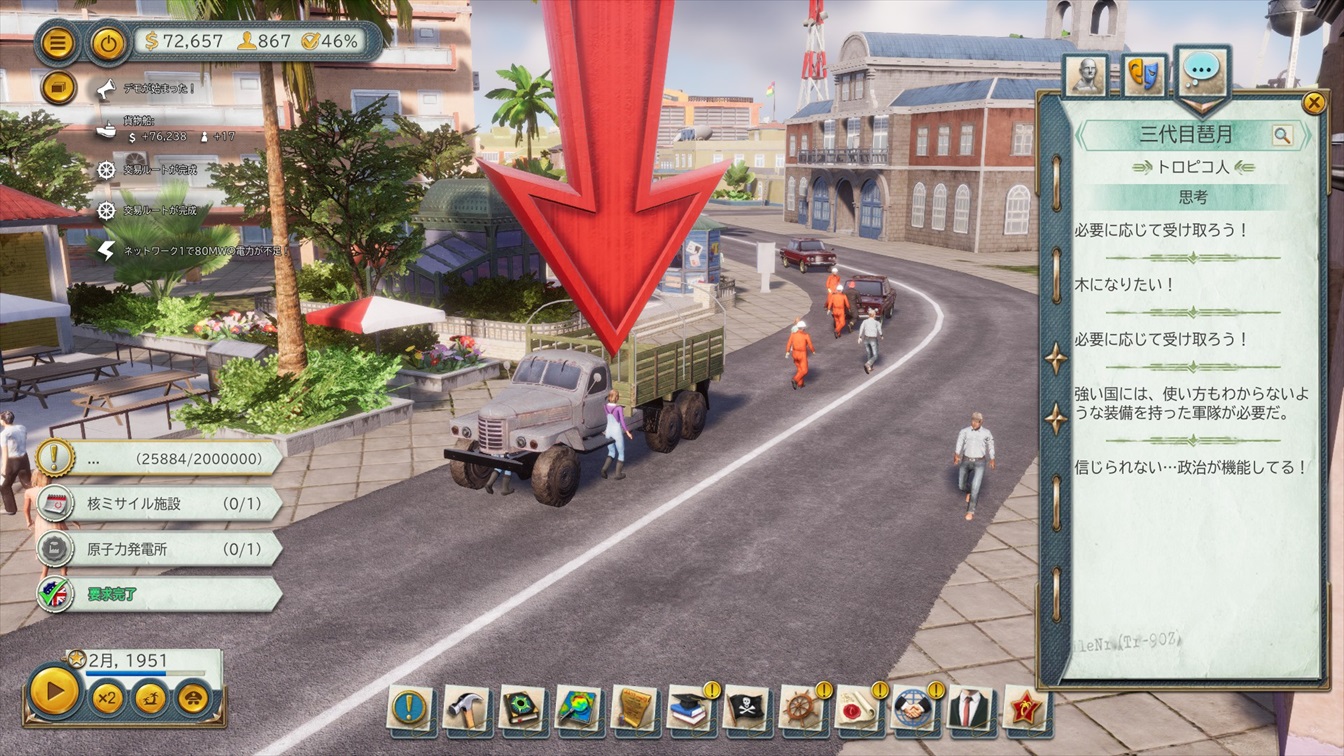Select the completed 要求完了 task entry

coord(160,594)
